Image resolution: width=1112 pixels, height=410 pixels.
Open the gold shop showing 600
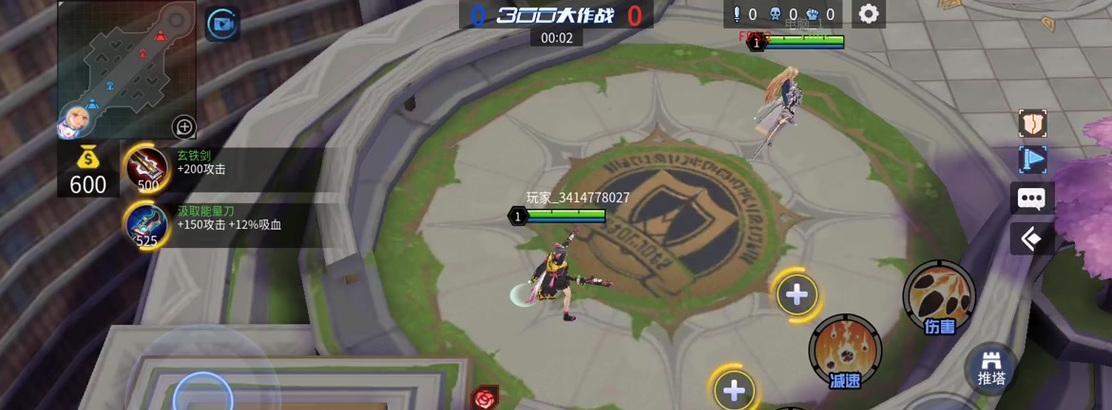click(87, 172)
